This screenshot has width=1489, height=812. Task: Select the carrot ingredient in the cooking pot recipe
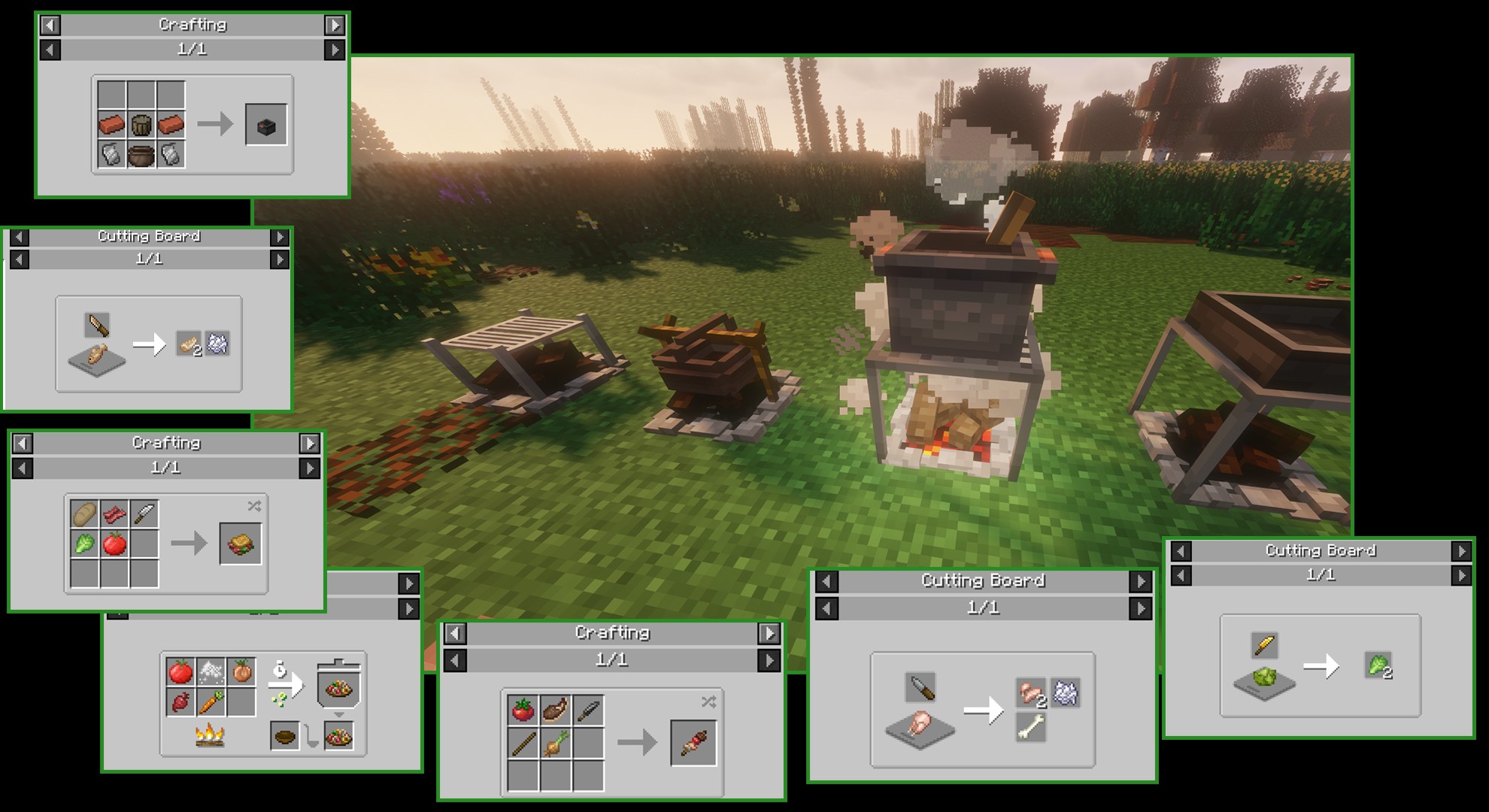pos(211,702)
